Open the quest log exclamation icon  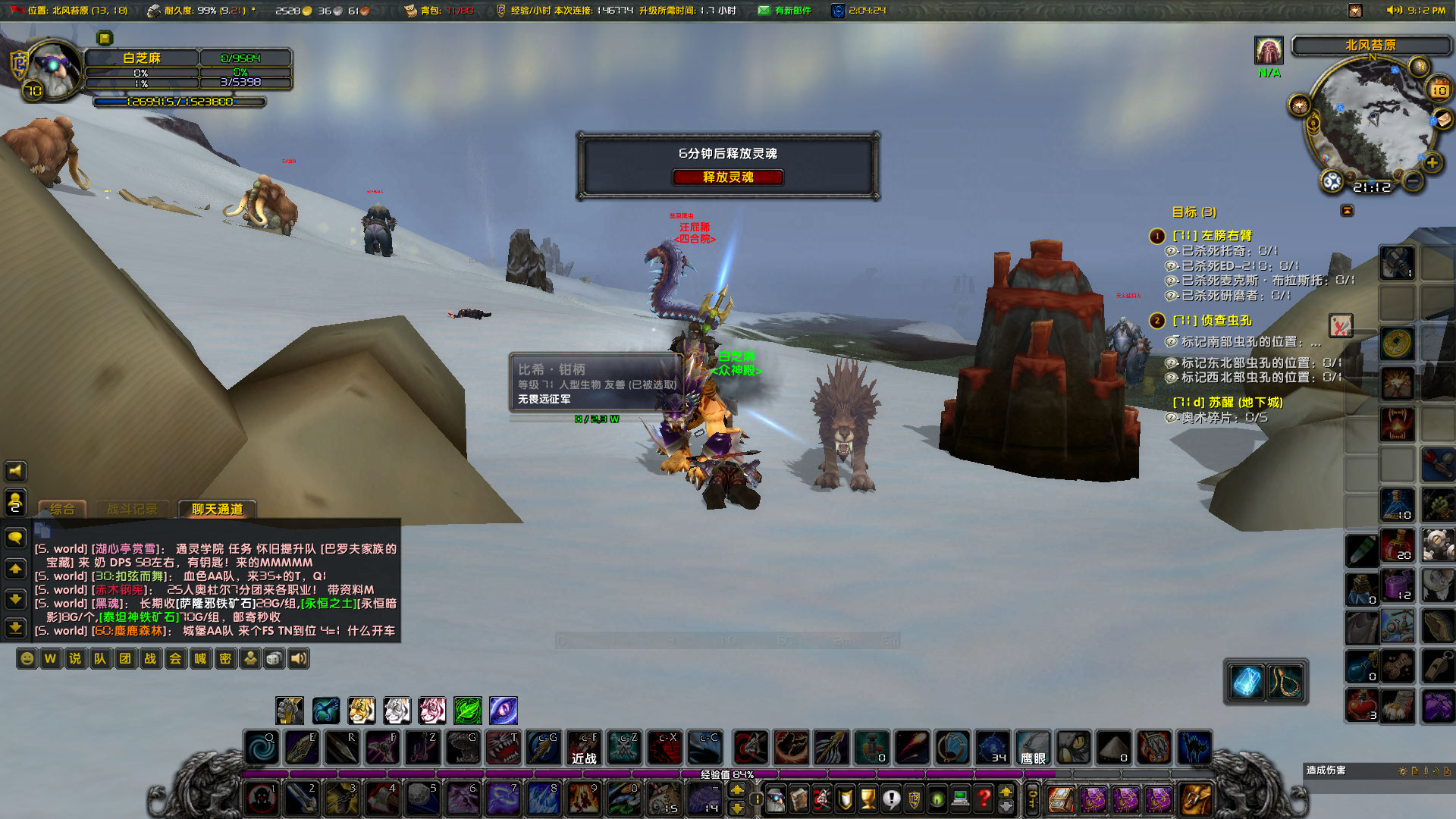[891, 798]
